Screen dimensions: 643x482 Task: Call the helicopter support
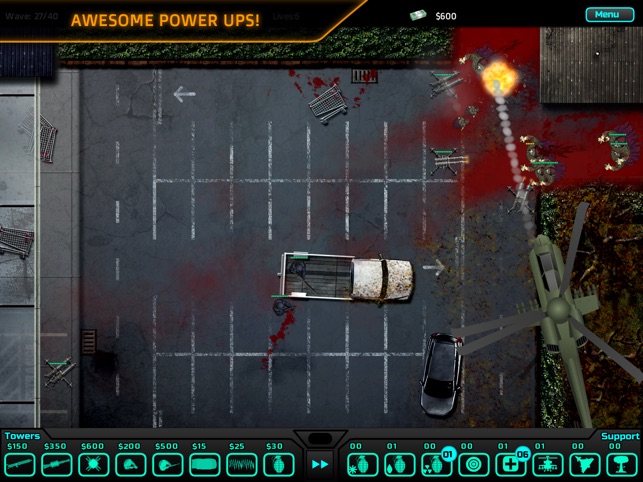(x=547, y=464)
